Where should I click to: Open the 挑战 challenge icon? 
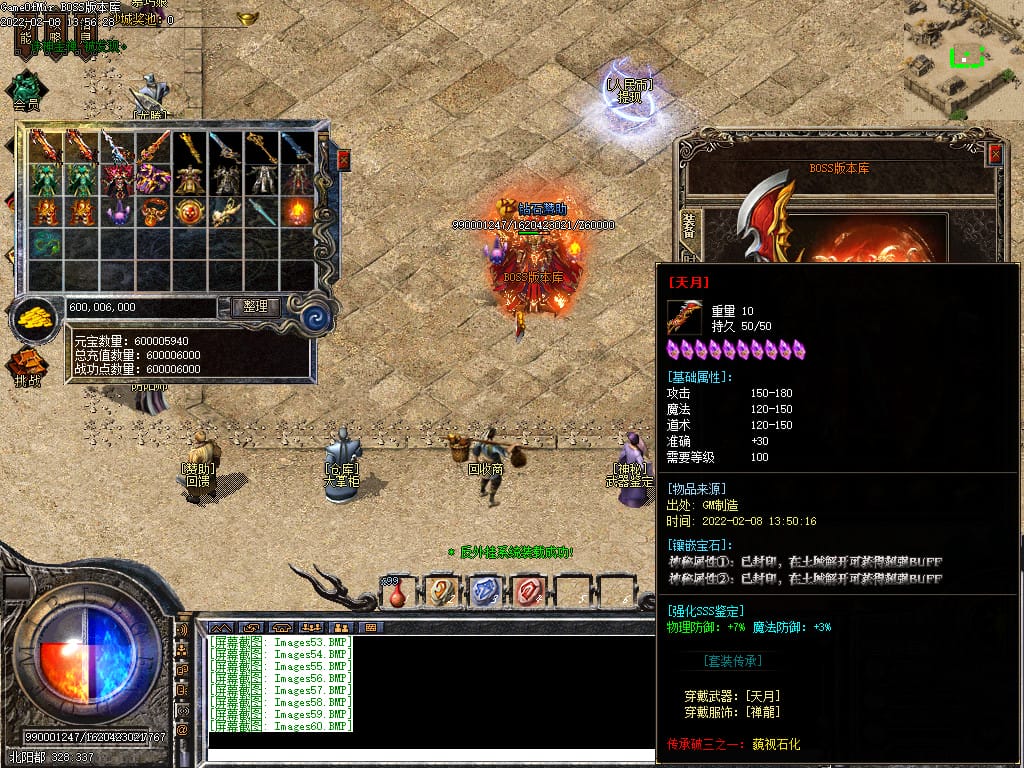pyautogui.click(x=27, y=366)
